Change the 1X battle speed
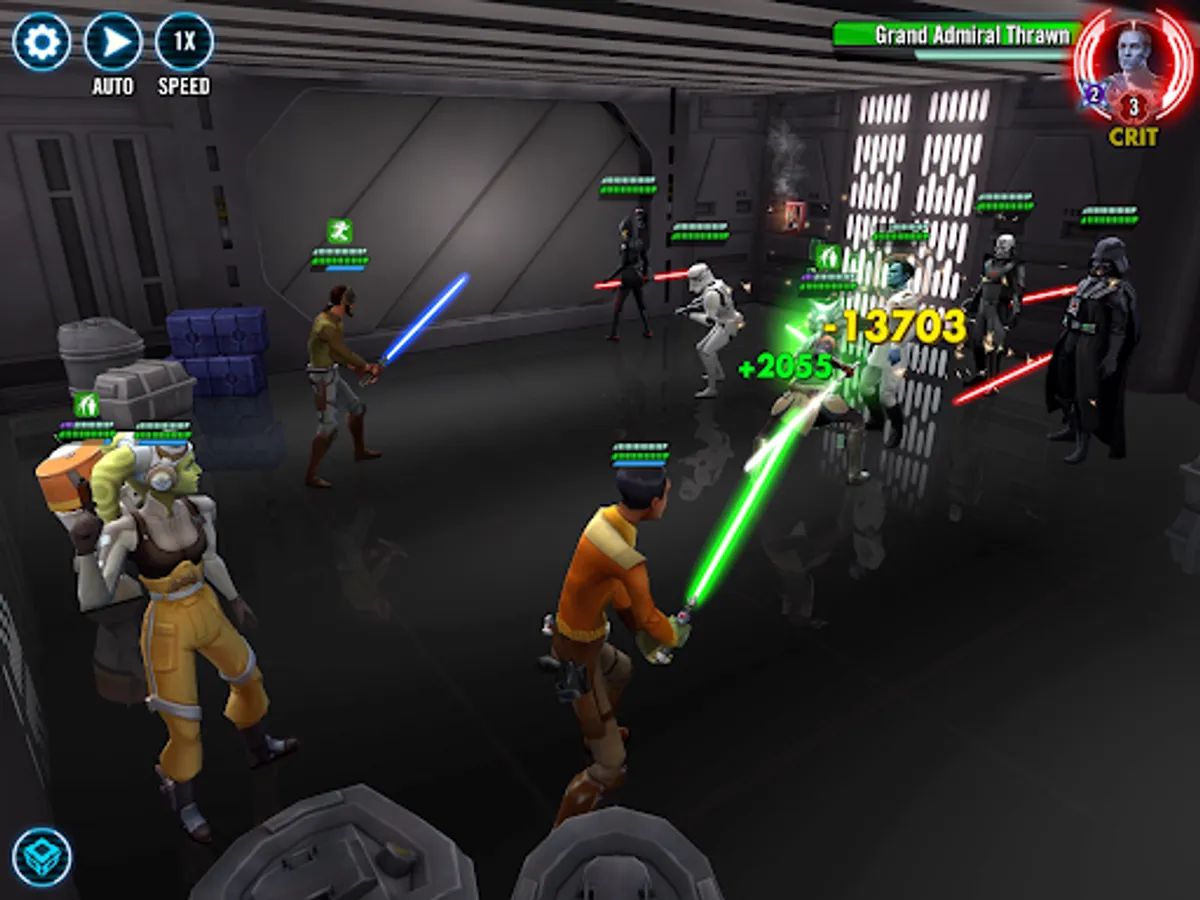Image resolution: width=1200 pixels, height=900 pixels. coord(184,42)
